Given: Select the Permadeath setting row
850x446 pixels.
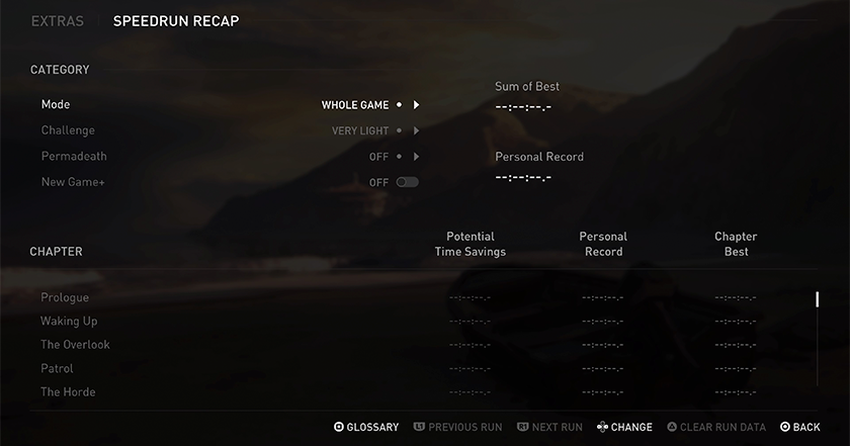Looking at the screenshot, I should (74, 157).
